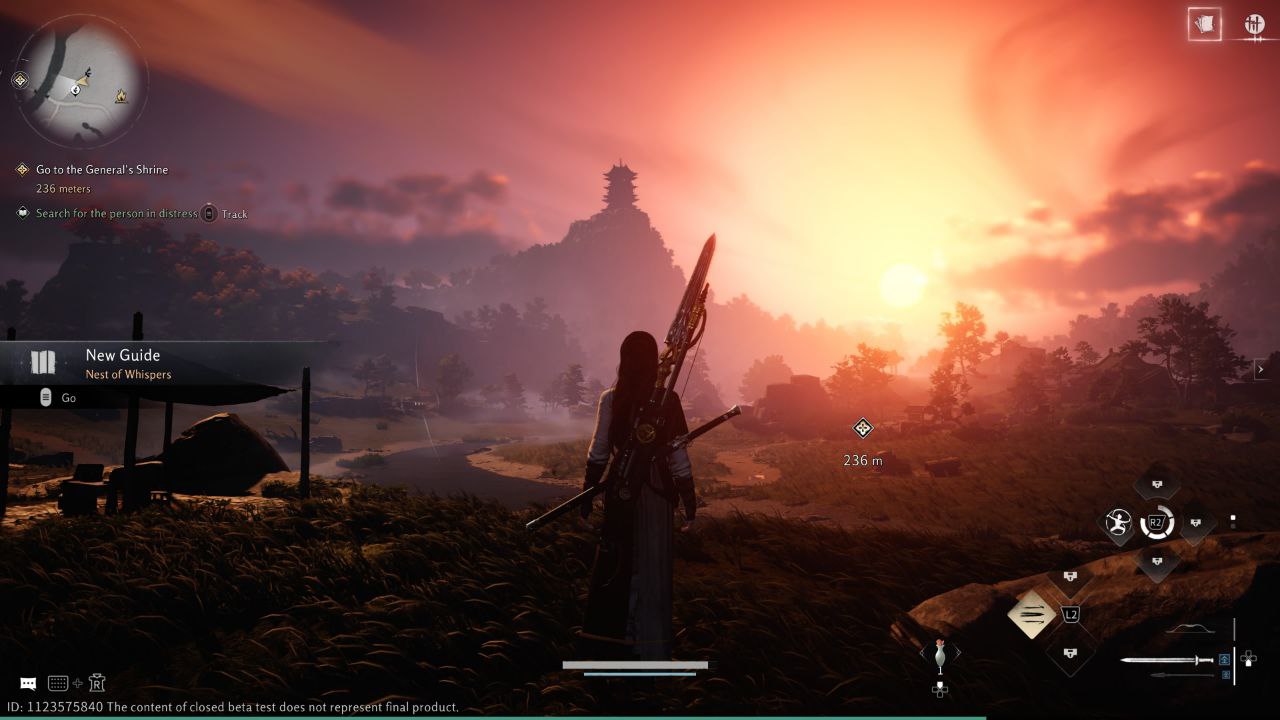Click the framed cards icon at top right
The width and height of the screenshot is (1280, 720).
tap(1205, 25)
